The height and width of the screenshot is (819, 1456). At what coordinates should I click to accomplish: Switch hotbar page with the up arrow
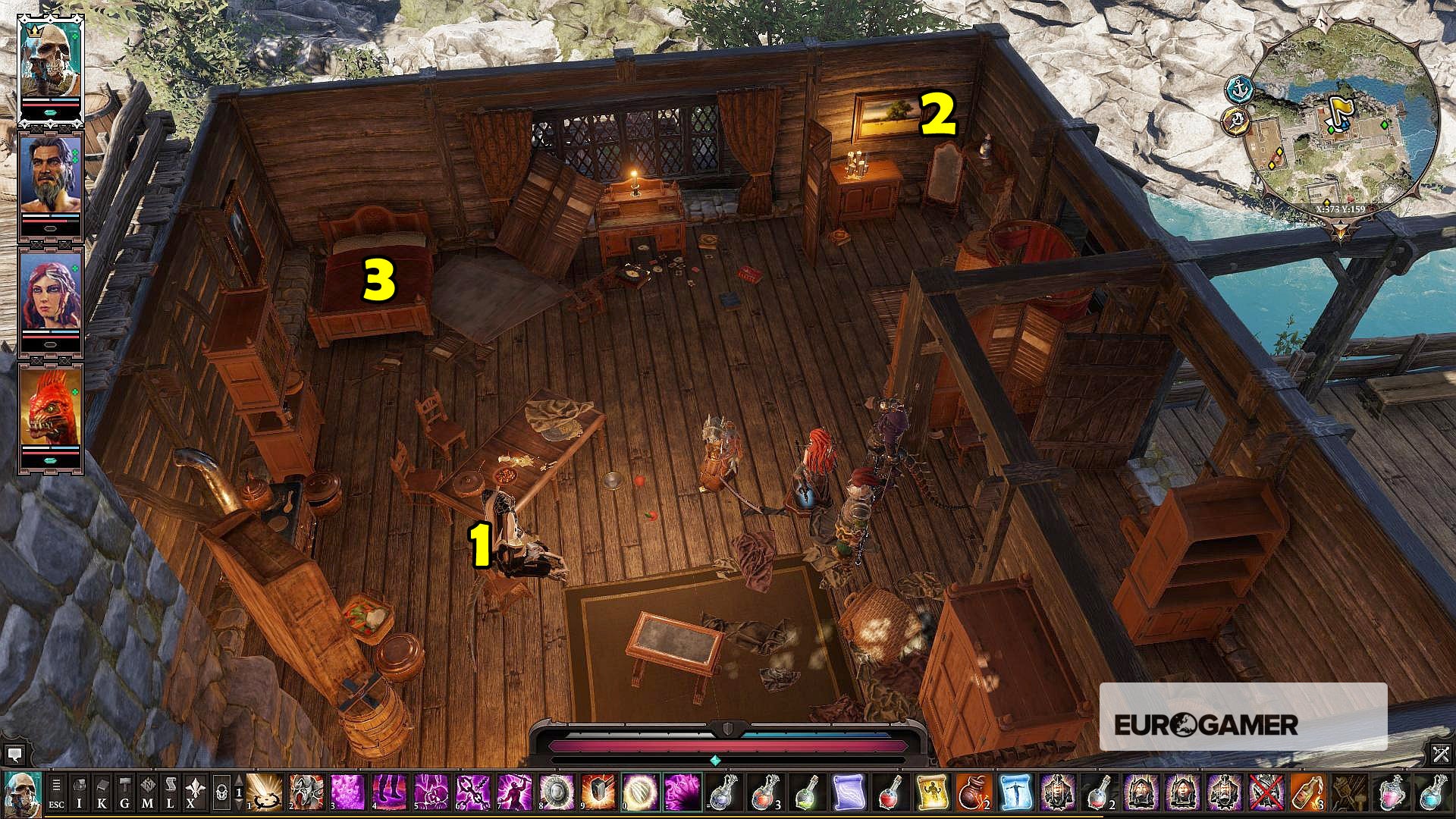[238, 780]
